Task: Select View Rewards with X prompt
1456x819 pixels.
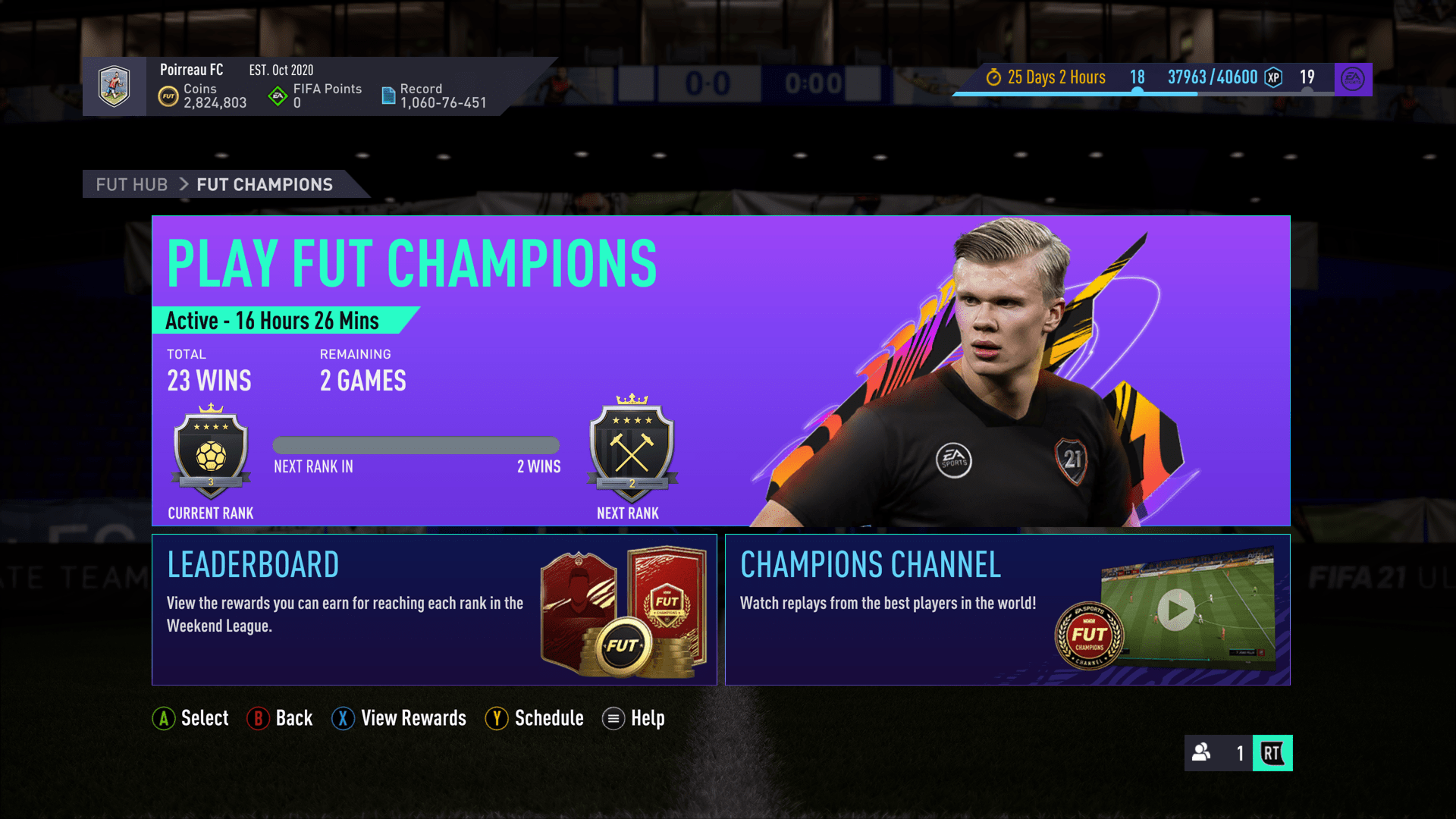Action: pos(343,718)
